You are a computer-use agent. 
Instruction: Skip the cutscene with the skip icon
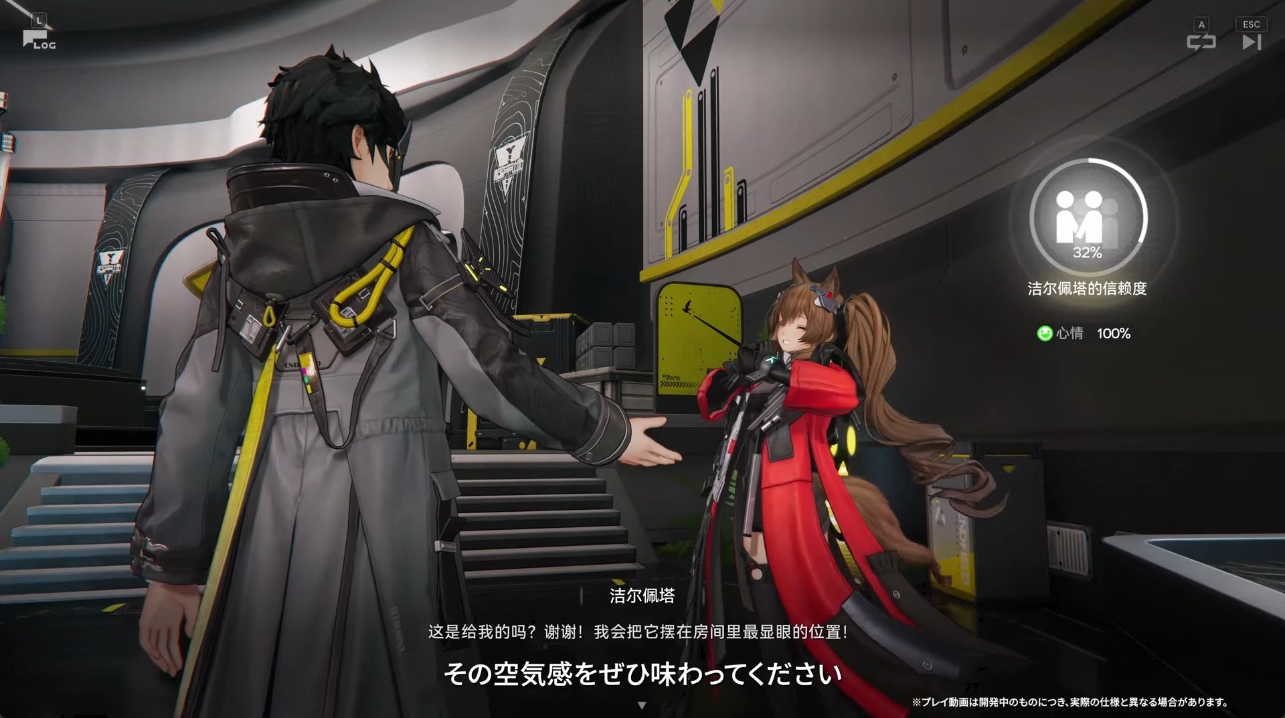pos(1251,41)
